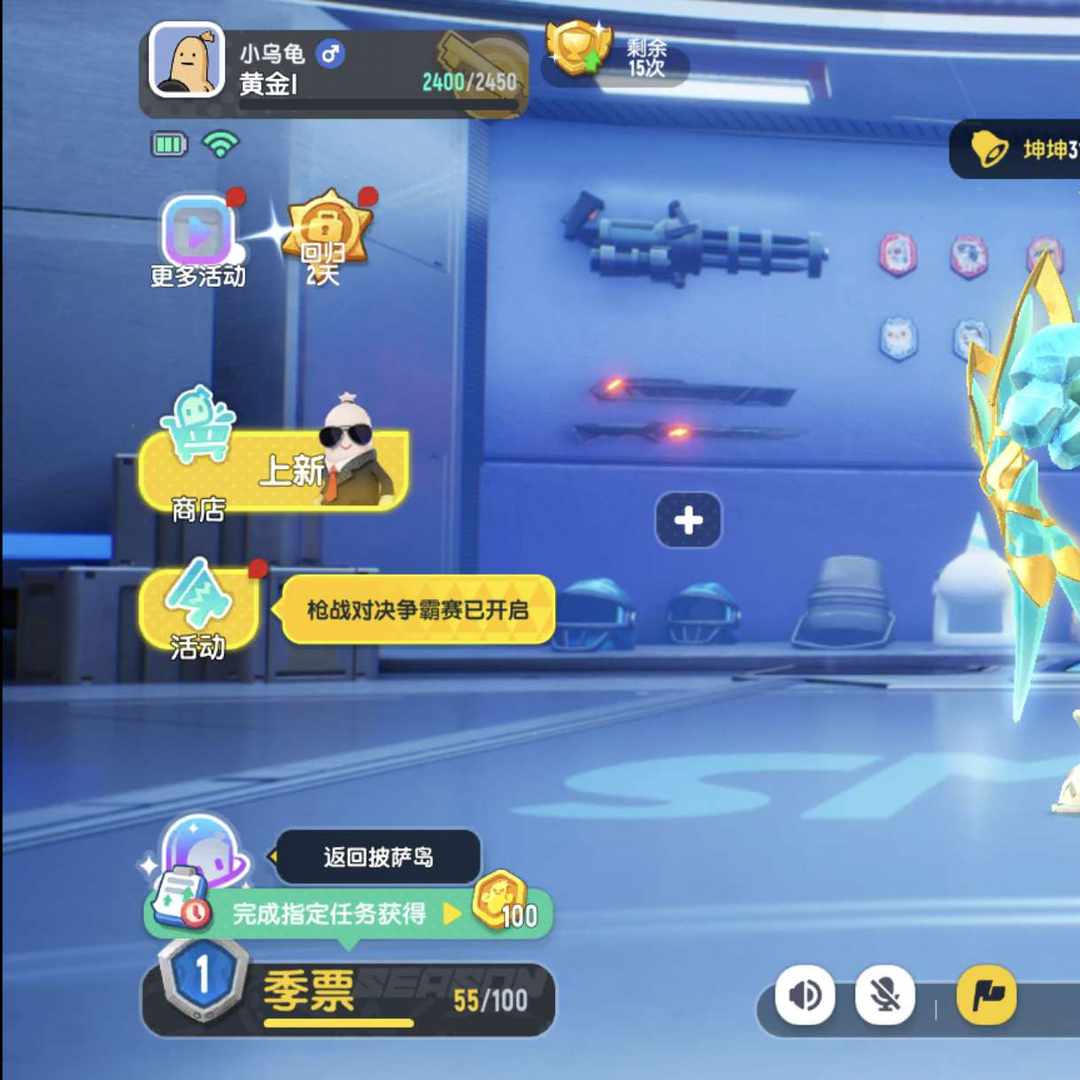Screen dimensions: 1080x1080
Task: Toggle the muted microphone button
Action: click(x=885, y=996)
